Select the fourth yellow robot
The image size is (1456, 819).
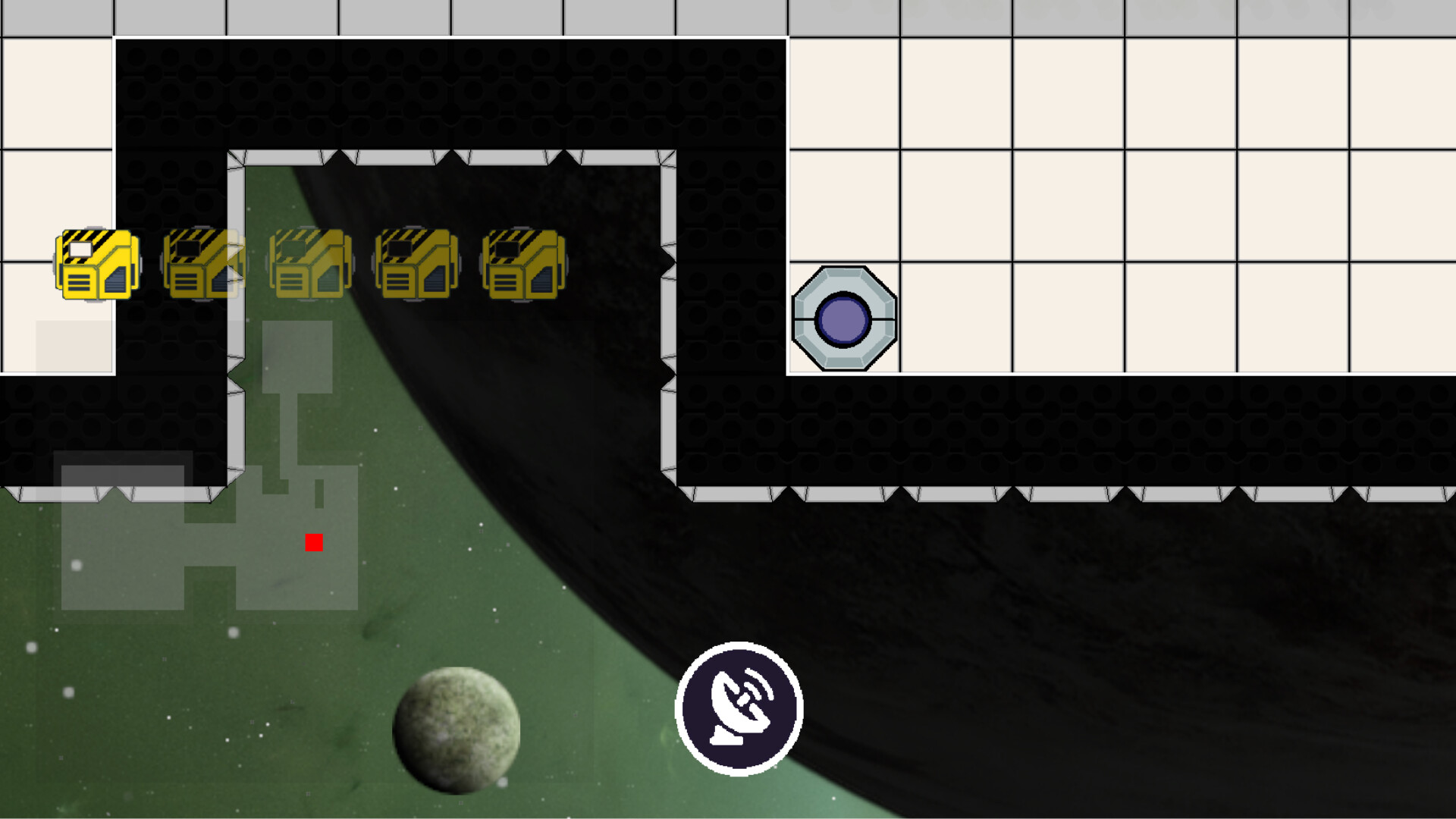click(416, 264)
